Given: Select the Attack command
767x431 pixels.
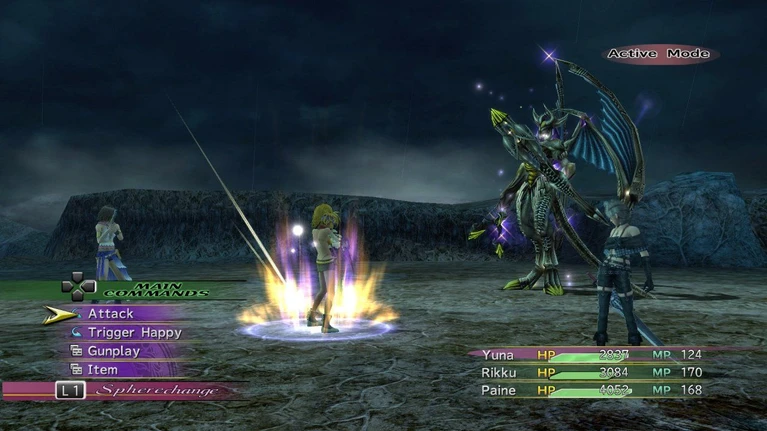Looking at the screenshot, I should (x=110, y=314).
